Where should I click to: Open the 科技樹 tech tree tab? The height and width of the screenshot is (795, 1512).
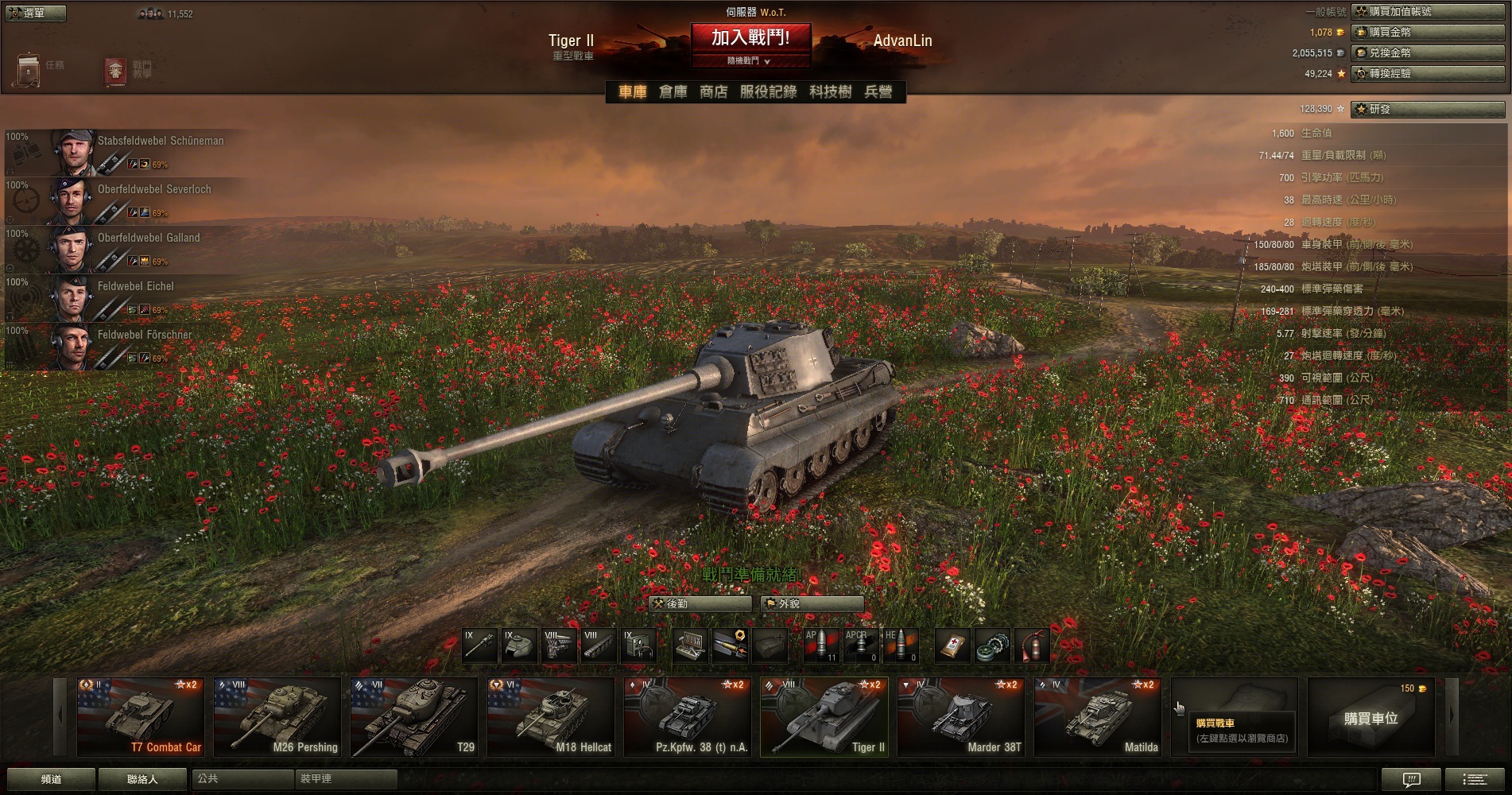(x=830, y=92)
